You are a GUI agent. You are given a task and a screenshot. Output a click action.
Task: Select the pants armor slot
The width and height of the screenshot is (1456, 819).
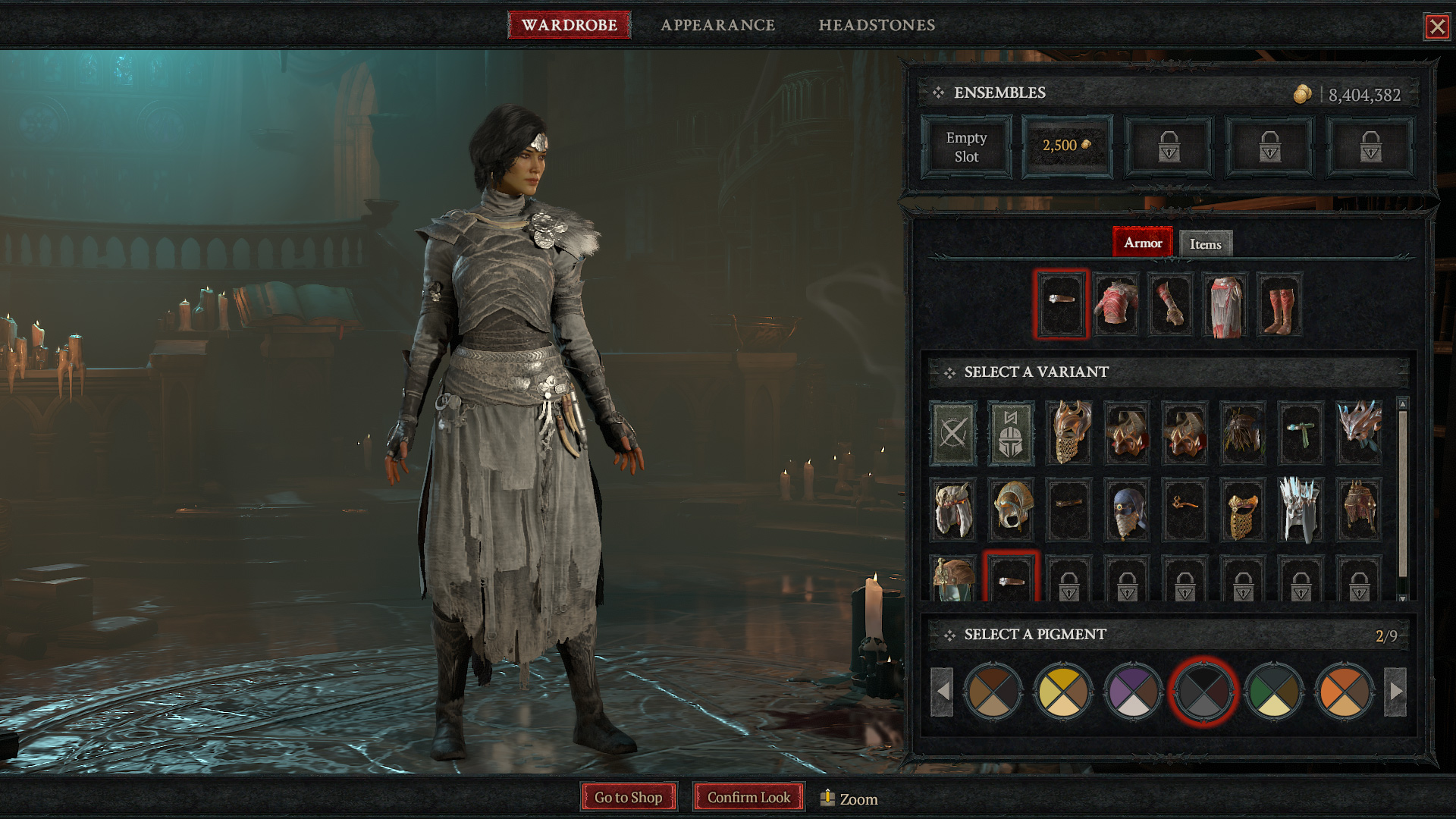[1225, 305]
